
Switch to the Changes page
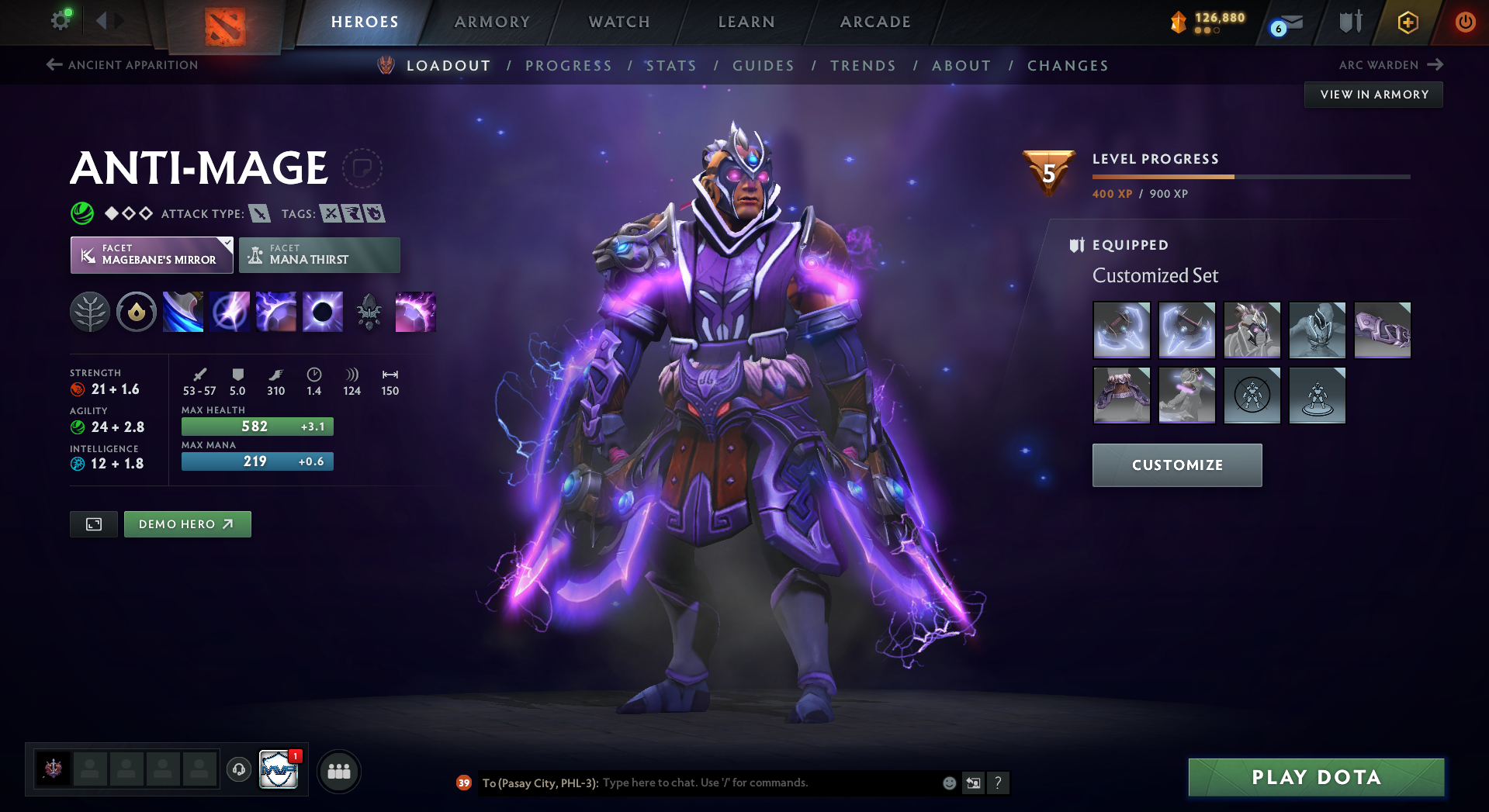pyautogui.click(x=1068, y=66)
